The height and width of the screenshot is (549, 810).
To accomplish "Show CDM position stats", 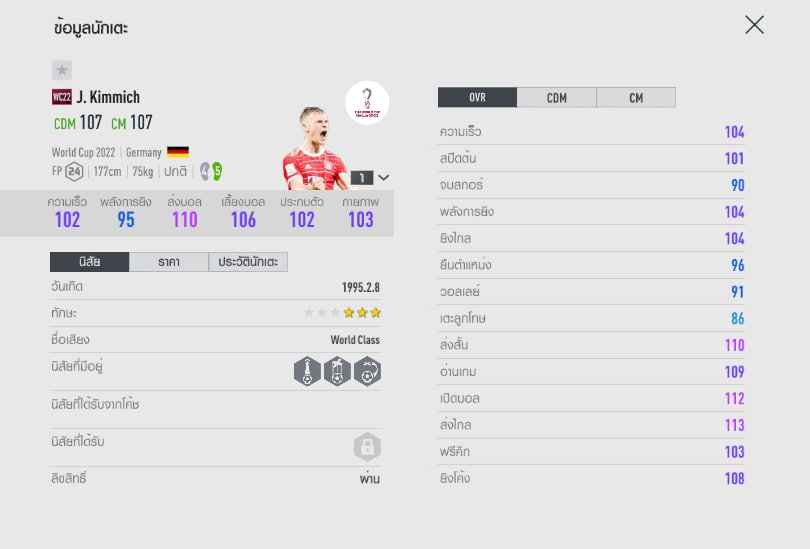I will tap(556, 98).
